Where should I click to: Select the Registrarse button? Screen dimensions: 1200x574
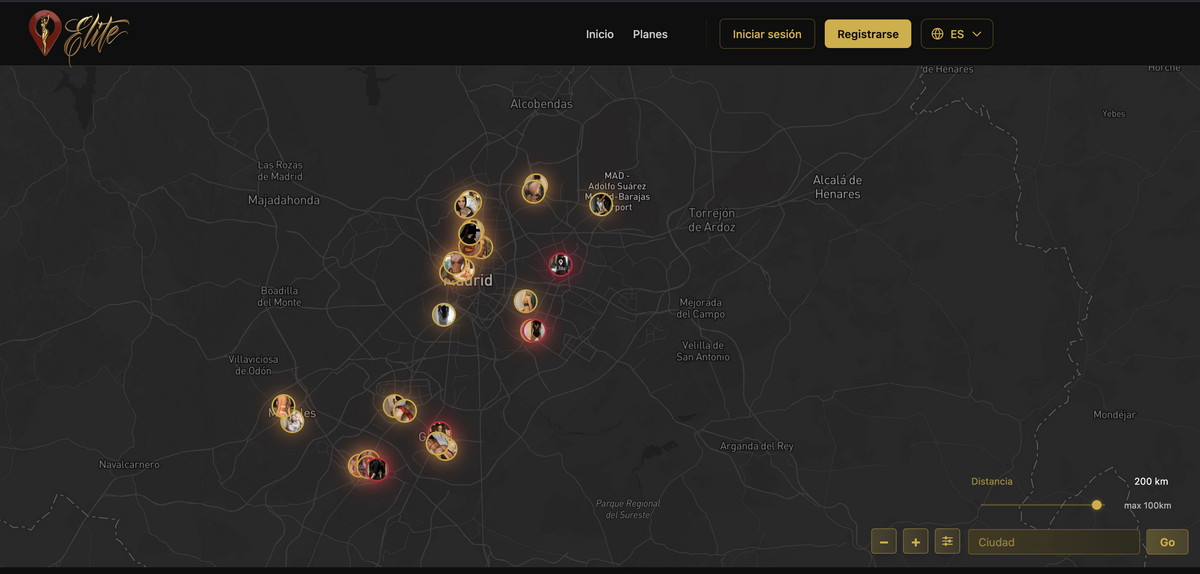pyautogui.click(x=867, y=34)
